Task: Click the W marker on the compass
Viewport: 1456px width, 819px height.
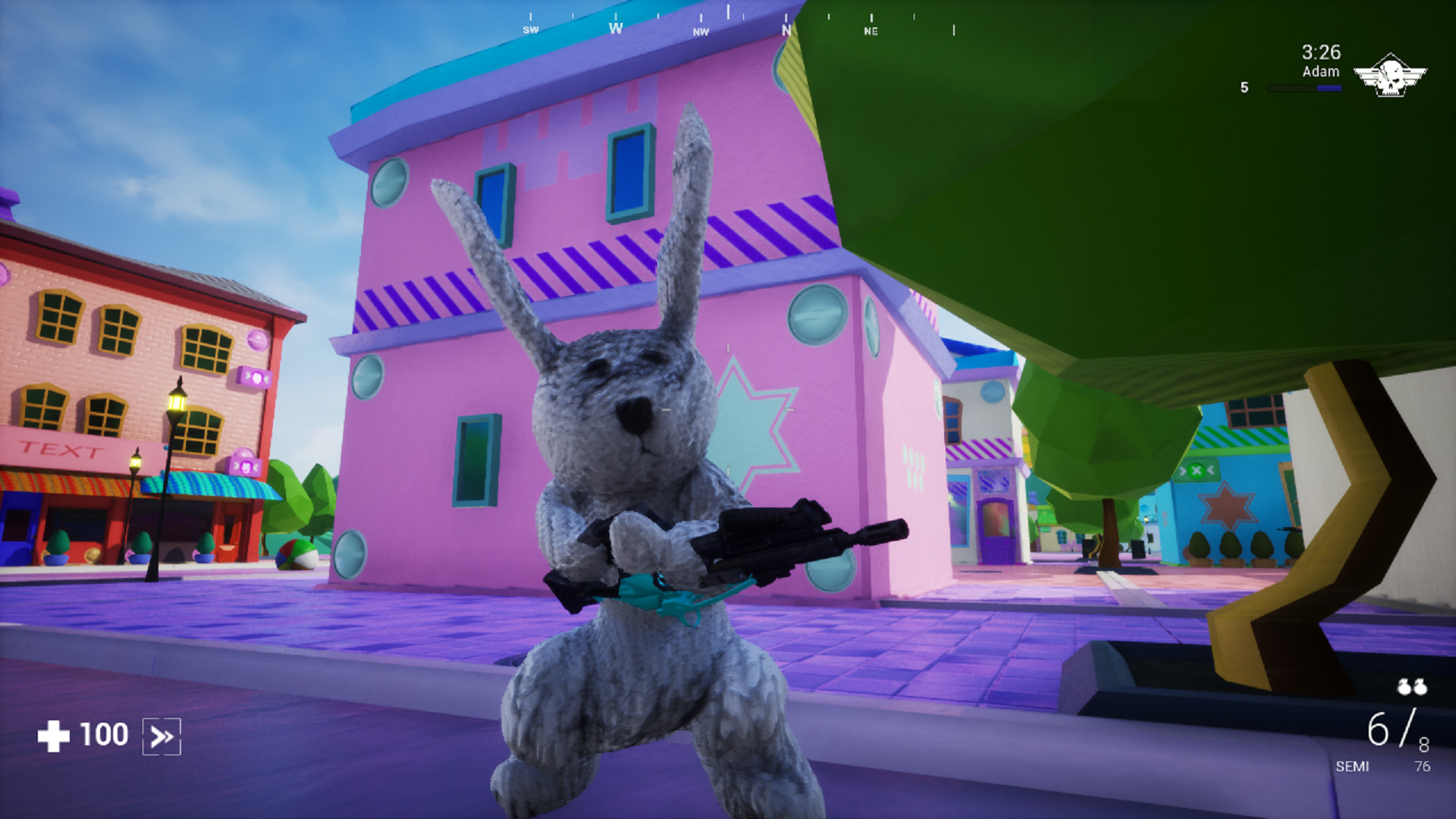Action: pos(616,27)
